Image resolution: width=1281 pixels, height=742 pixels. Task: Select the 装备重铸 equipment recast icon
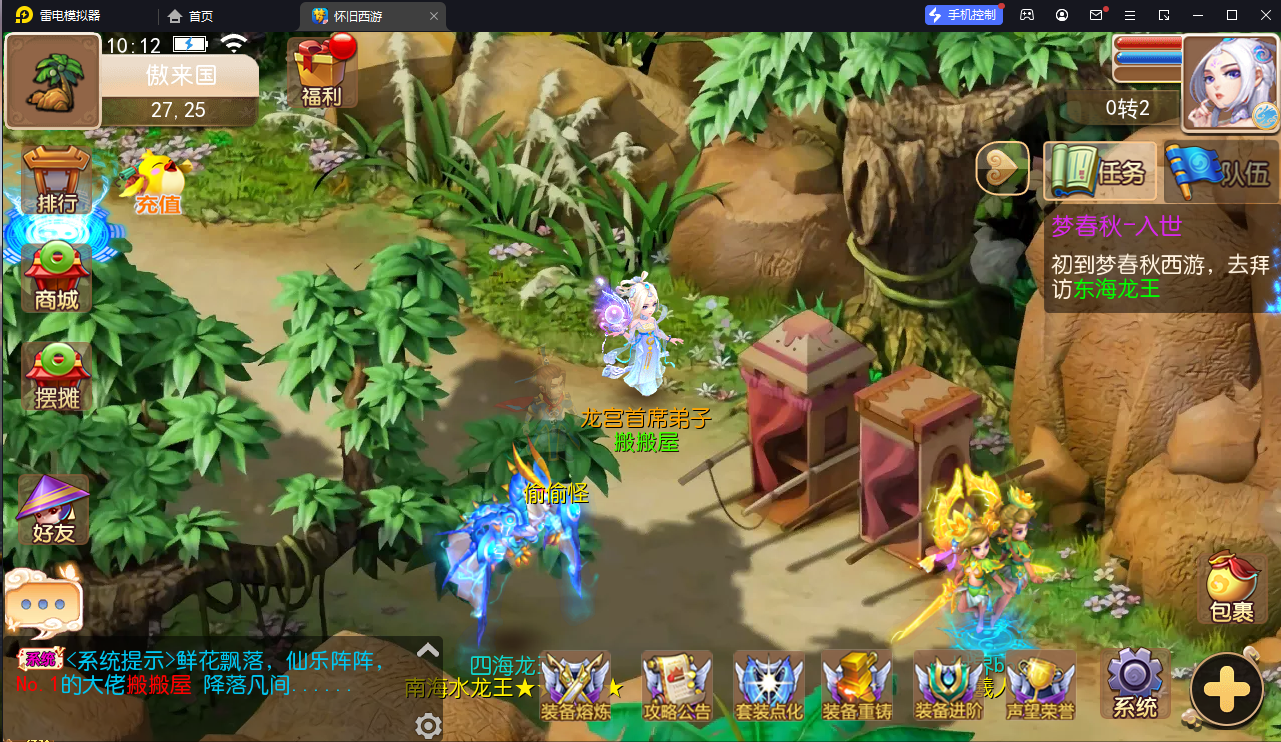click(858, 685)
